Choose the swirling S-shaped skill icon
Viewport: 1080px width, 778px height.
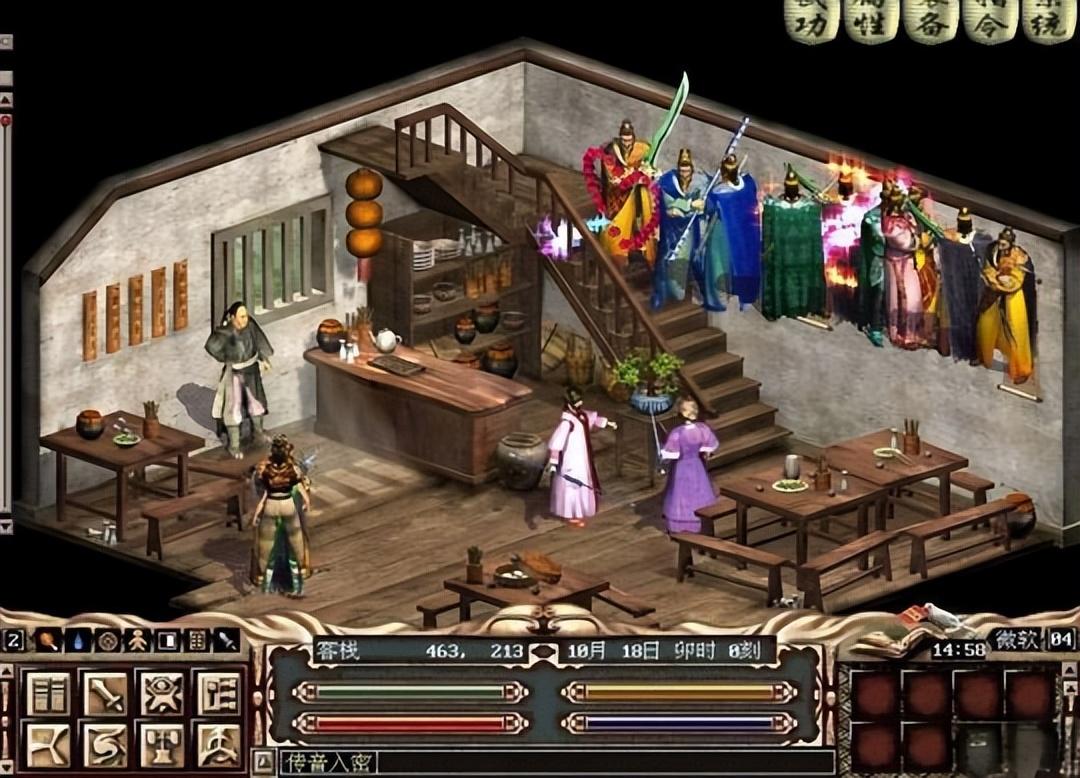pos(105,745)
